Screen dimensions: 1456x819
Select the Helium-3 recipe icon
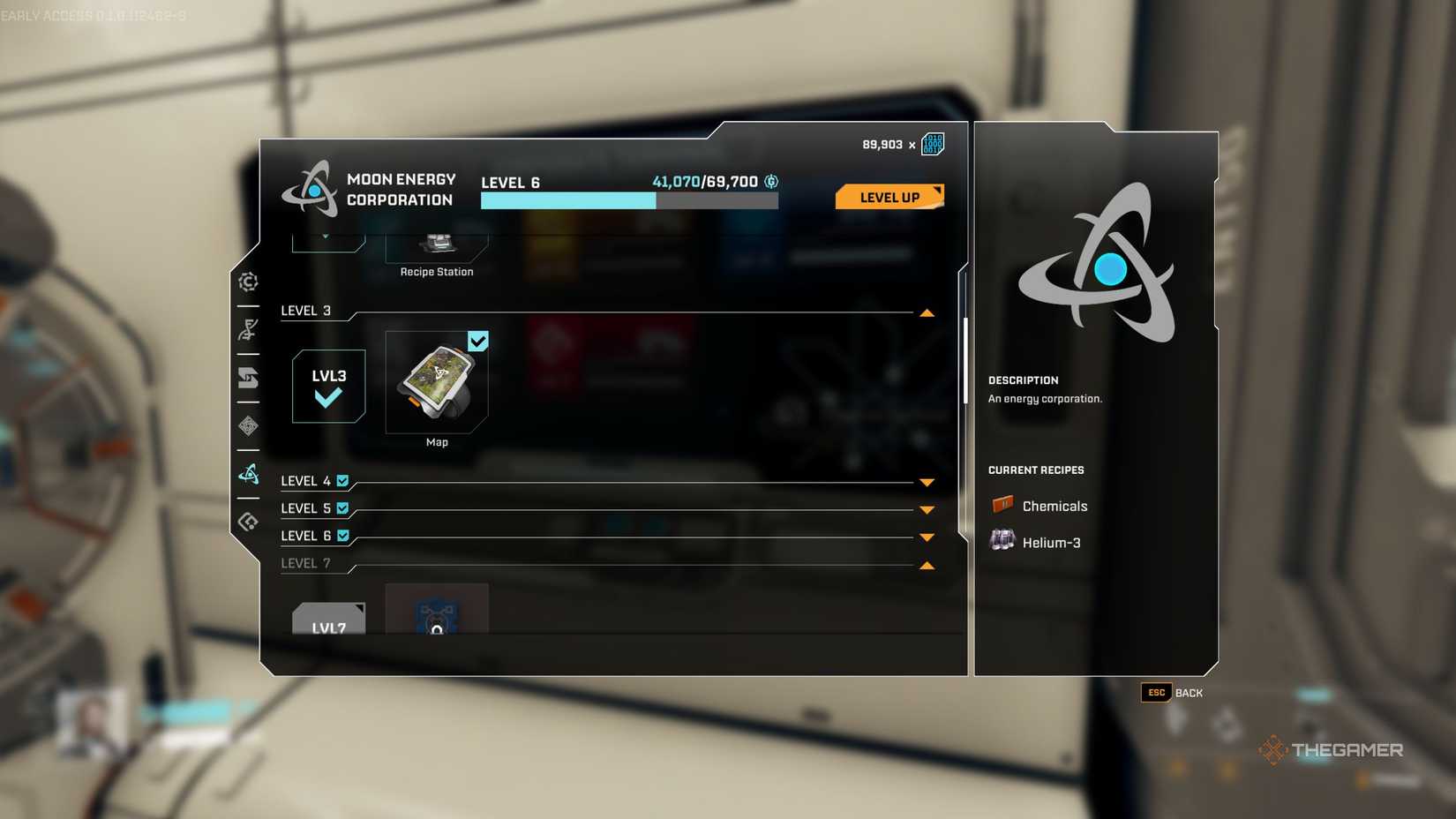point(1000,540)
